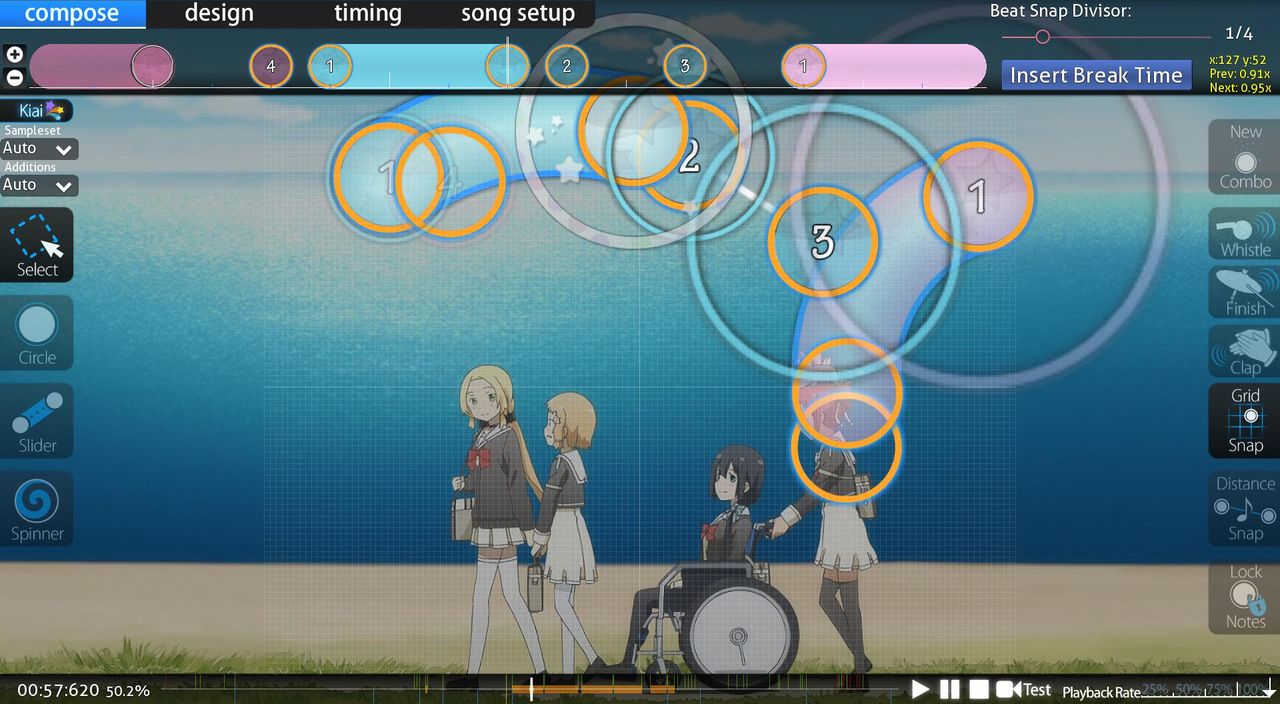Screen dimensions: 1280x704
Task: Zoom in the timeline with the plus button
Action: point(14,55)
